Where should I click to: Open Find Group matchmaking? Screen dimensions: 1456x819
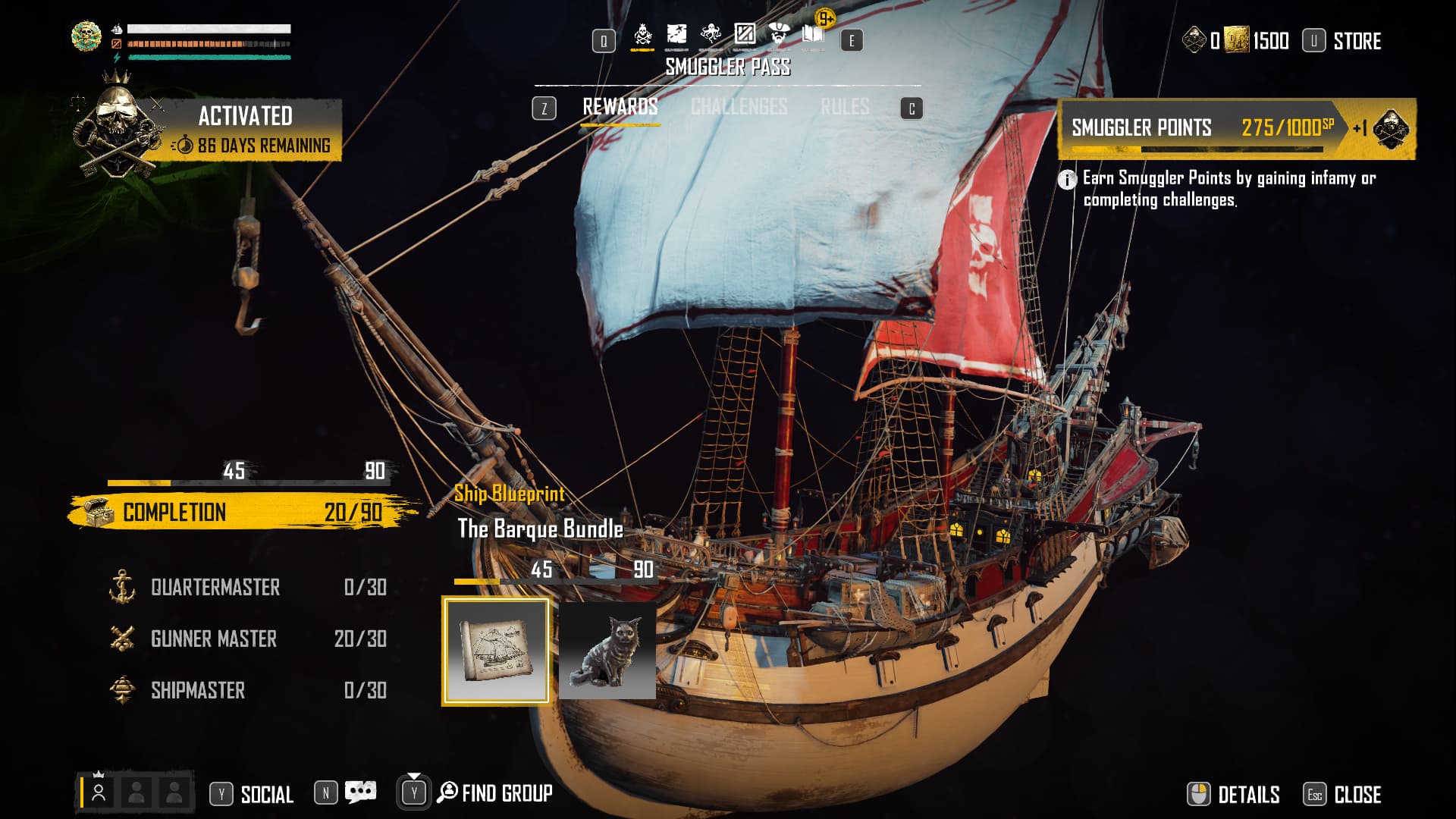pyautogui.click(x=506, y=793)
